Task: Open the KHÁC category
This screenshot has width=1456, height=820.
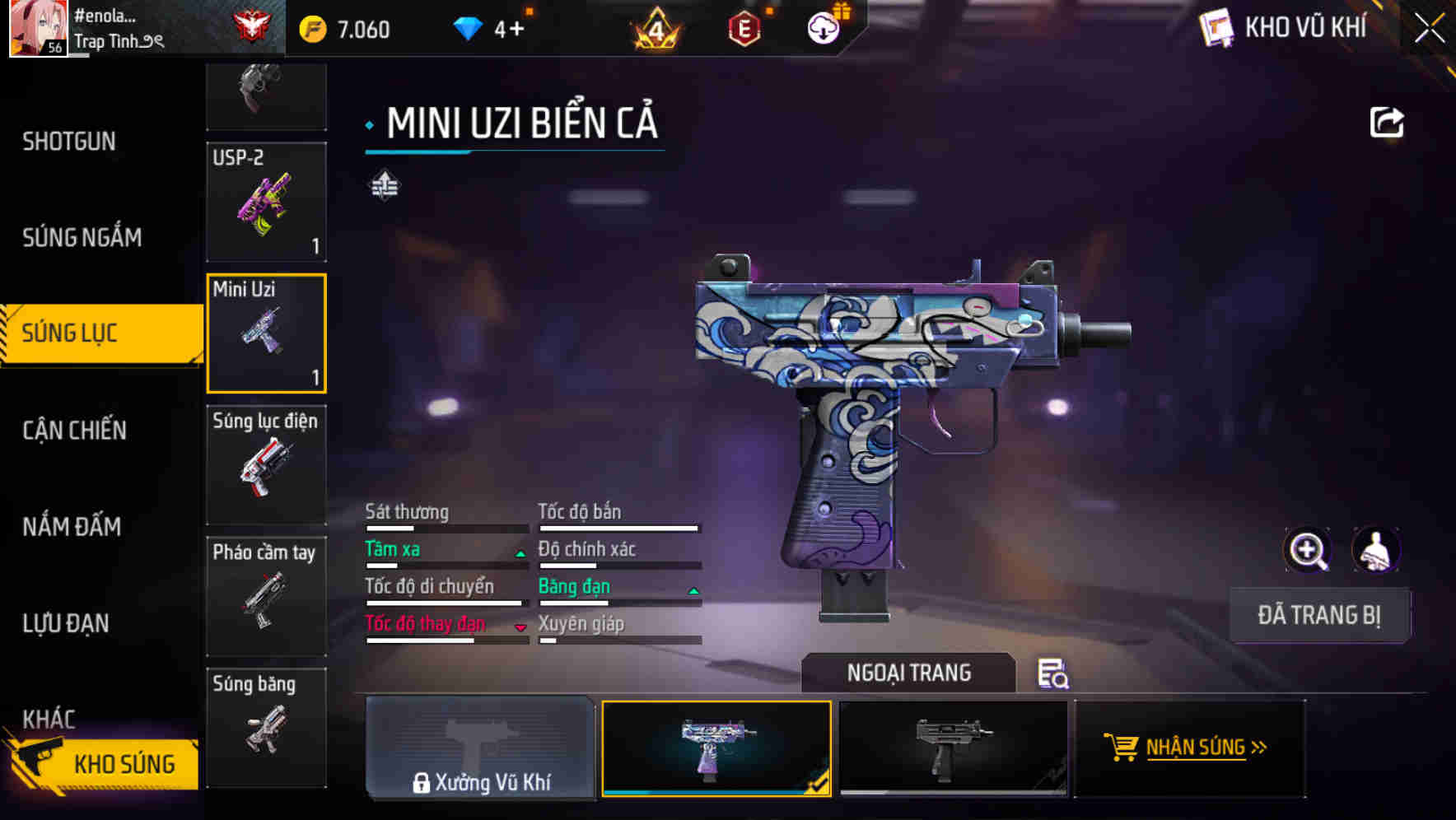Action: click(49, 719)
